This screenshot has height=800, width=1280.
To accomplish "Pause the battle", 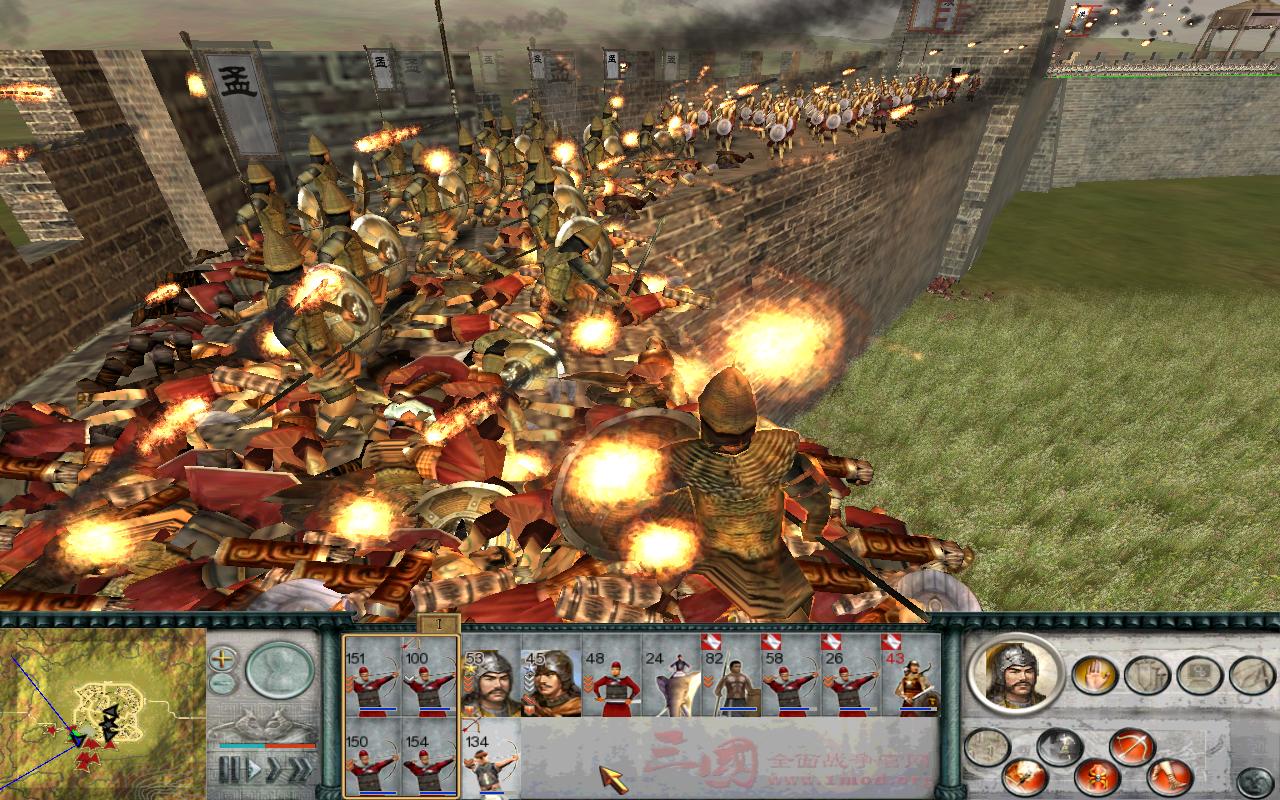I will click(228, 770).
